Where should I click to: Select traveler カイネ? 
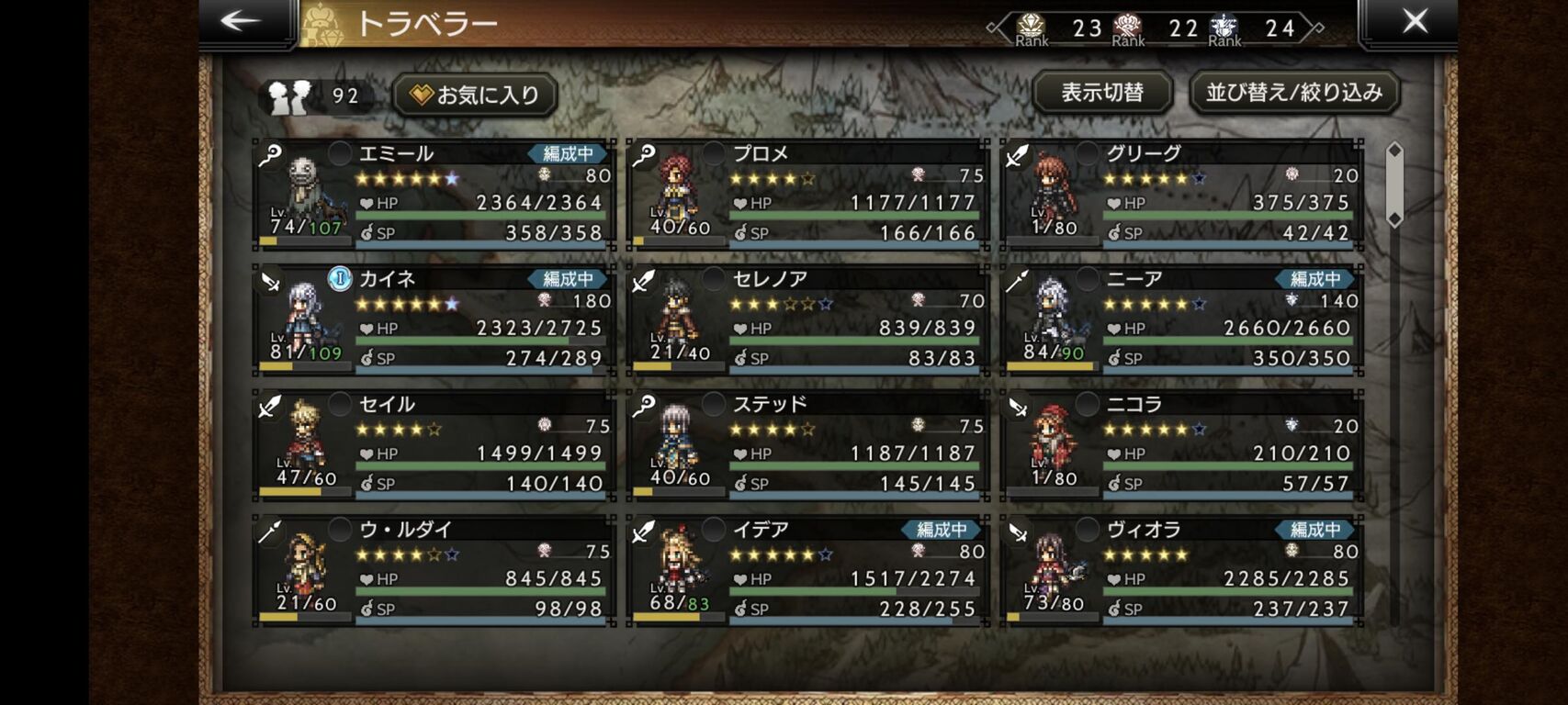(434, 319)
